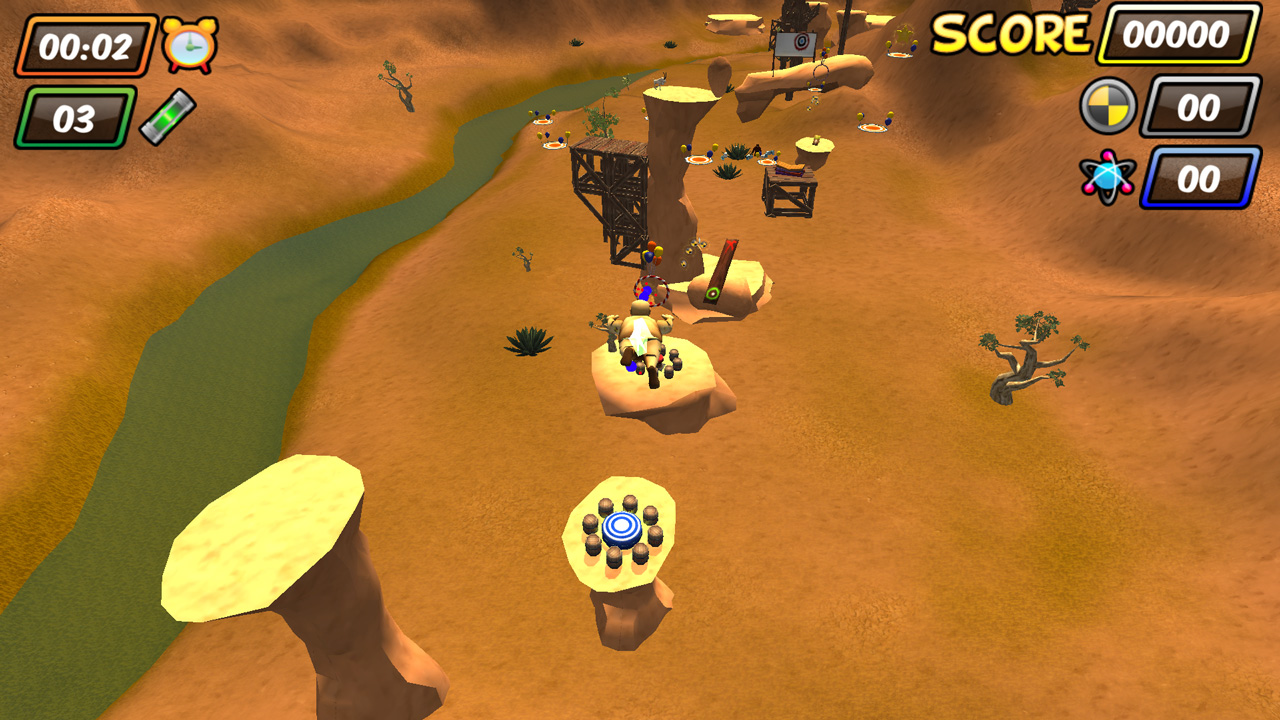
Task: Expand the score display panel
Action: click(x=1175, y=33)
